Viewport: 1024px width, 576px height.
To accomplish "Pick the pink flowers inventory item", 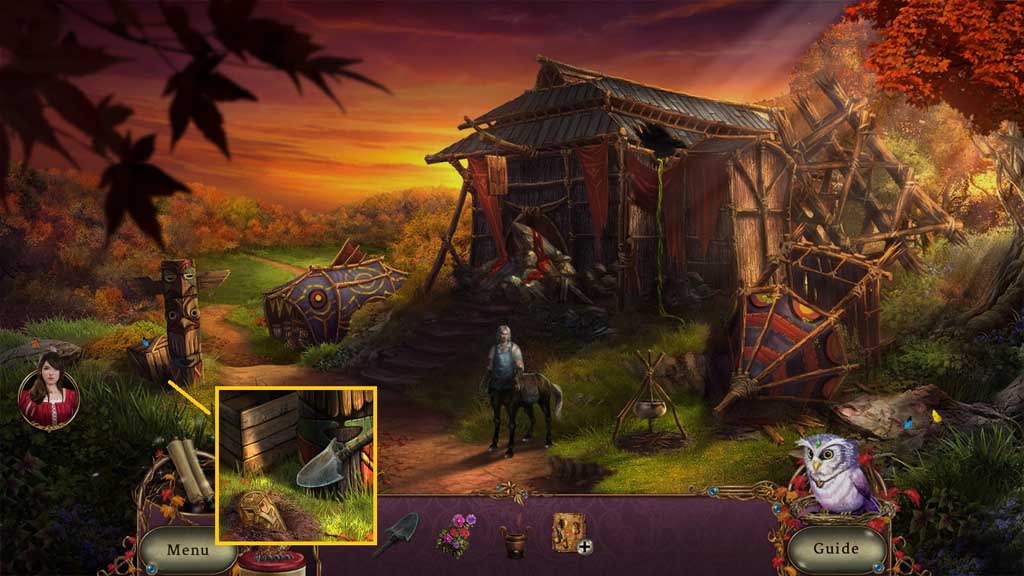I will point(456,534).
